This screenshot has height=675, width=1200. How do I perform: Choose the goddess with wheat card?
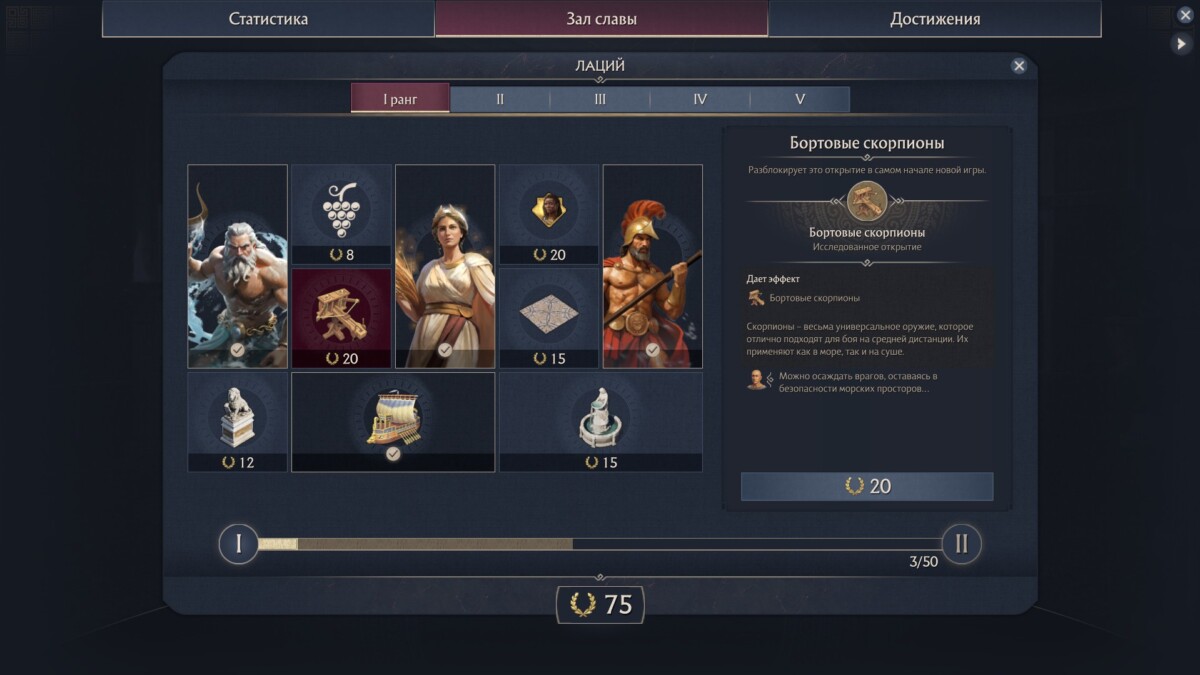click(445, 266)
